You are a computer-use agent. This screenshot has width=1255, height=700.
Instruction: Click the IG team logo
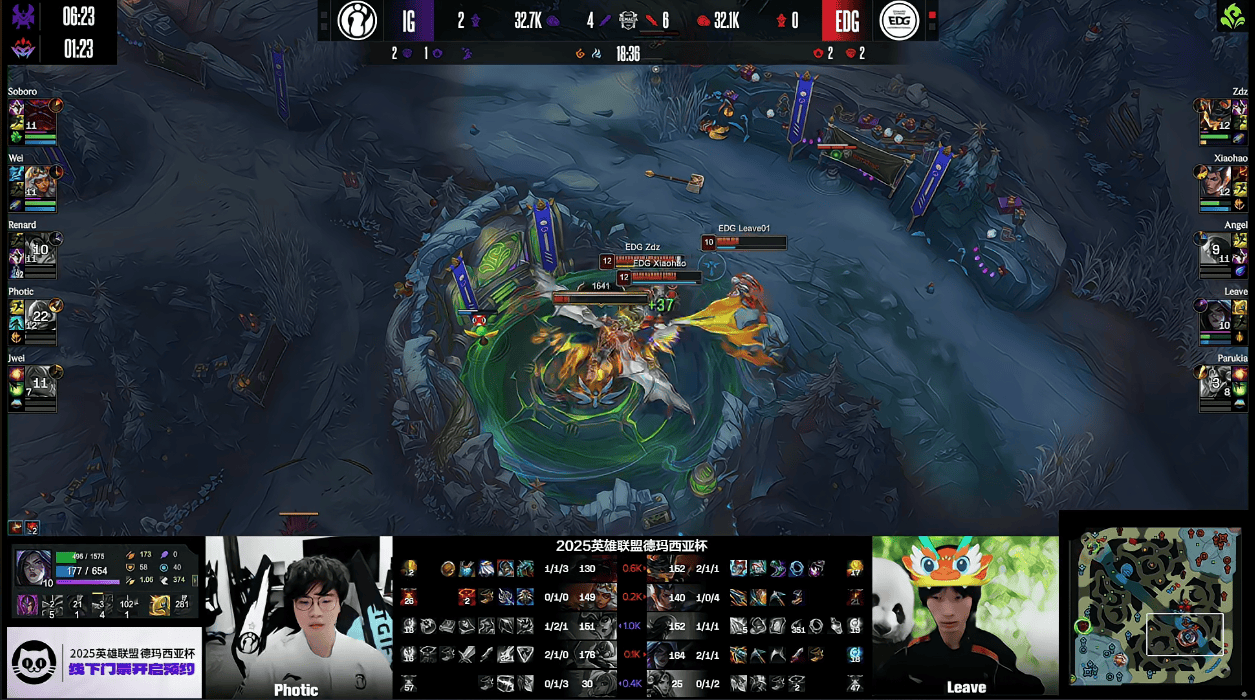tap(357, 20)
